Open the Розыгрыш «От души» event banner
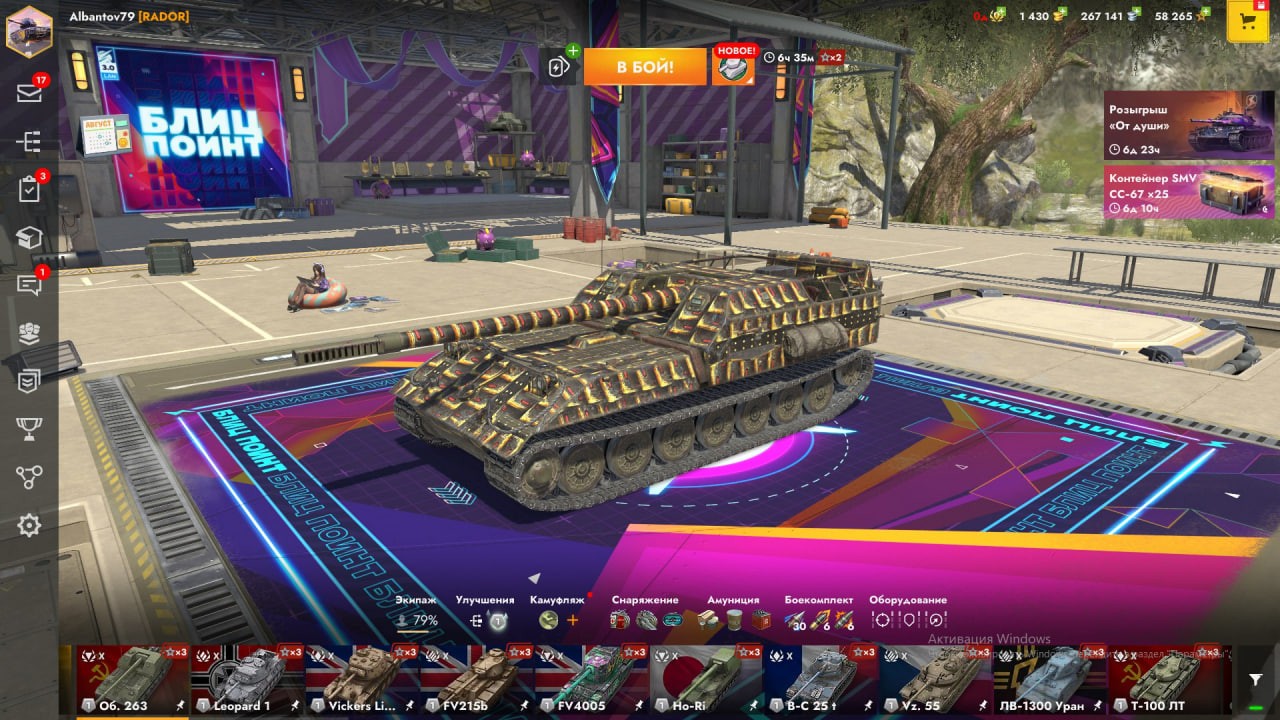Screen dimensions: 1280x720 pos(1188,125)
